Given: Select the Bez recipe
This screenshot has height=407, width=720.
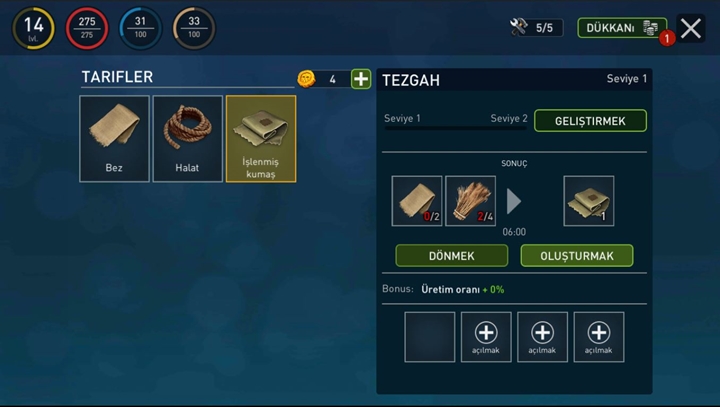Looking at the screenshot, I should click(x=114, y=139).
